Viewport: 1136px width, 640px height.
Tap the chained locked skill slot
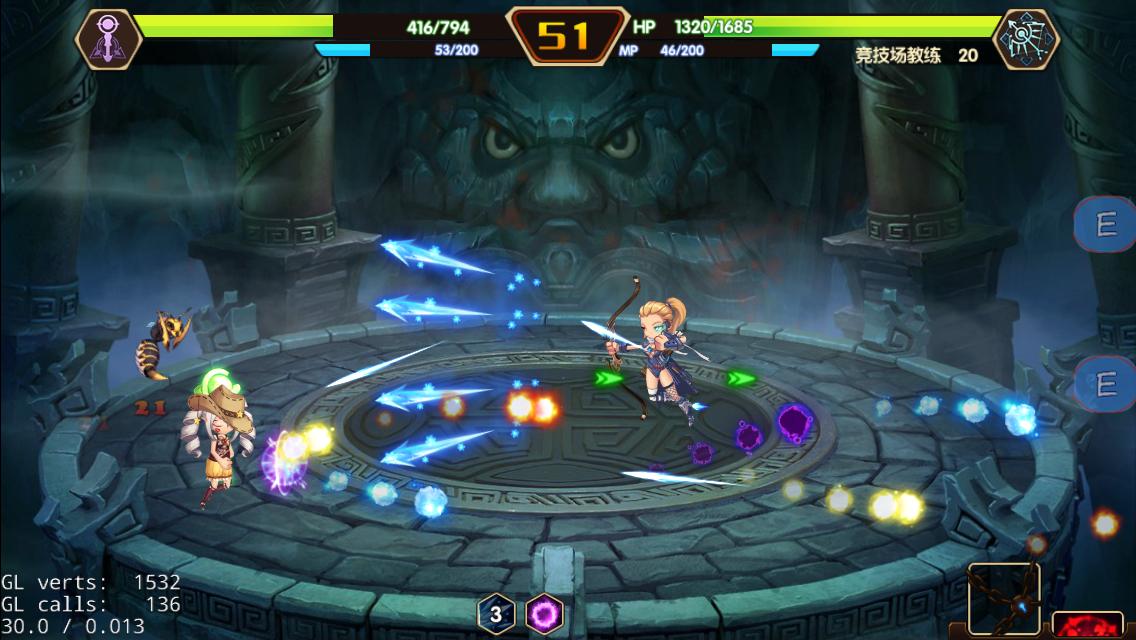tap(1004, 600)
